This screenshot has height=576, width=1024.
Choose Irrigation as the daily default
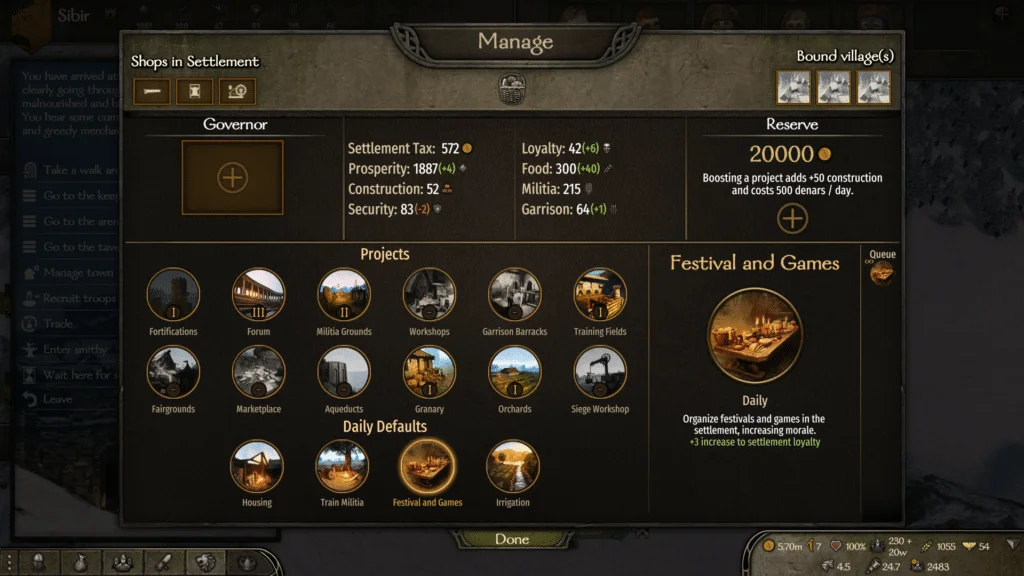tap(513, 466)
